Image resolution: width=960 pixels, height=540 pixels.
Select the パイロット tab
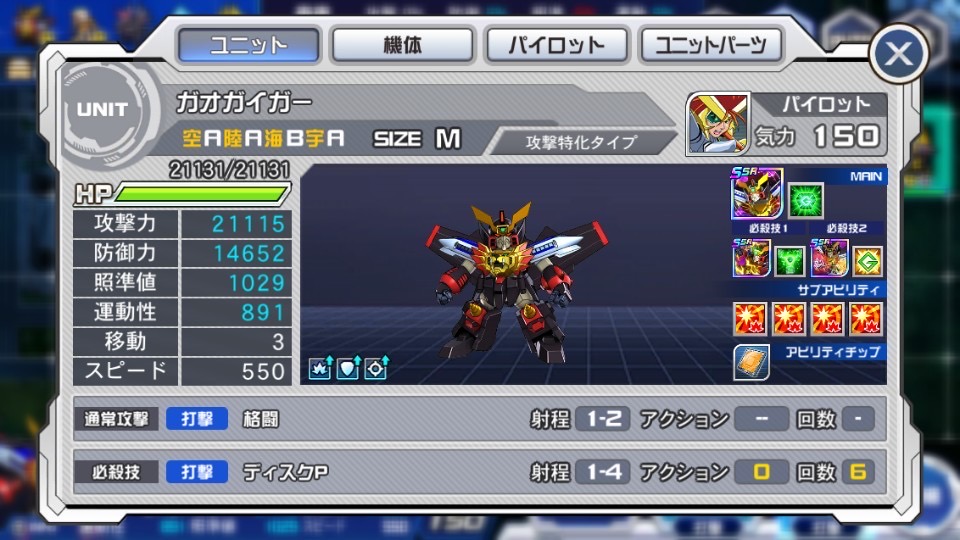pos(556,45)
